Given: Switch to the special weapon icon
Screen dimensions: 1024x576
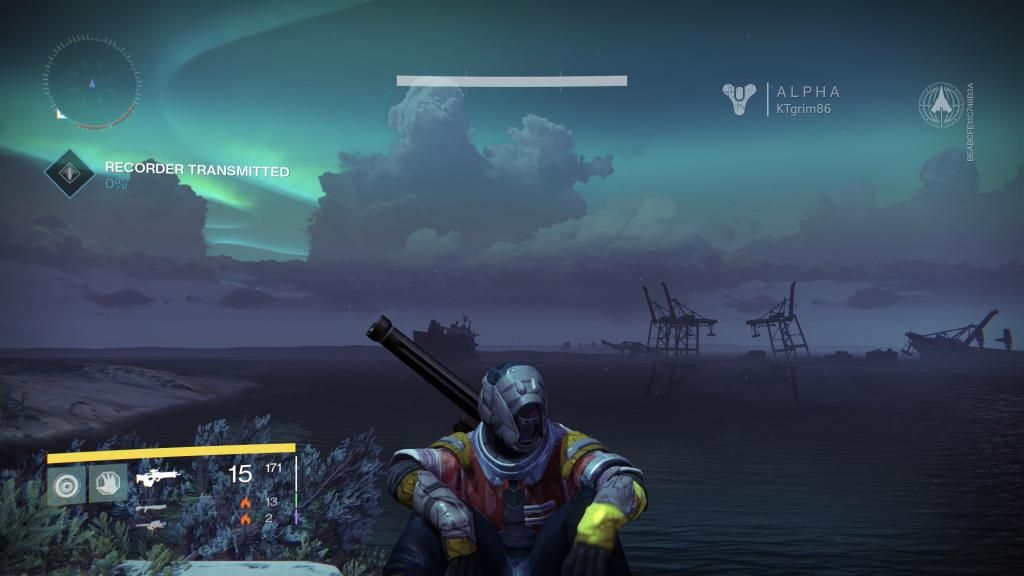Looking at the screenshot, I should pos(150,508).
